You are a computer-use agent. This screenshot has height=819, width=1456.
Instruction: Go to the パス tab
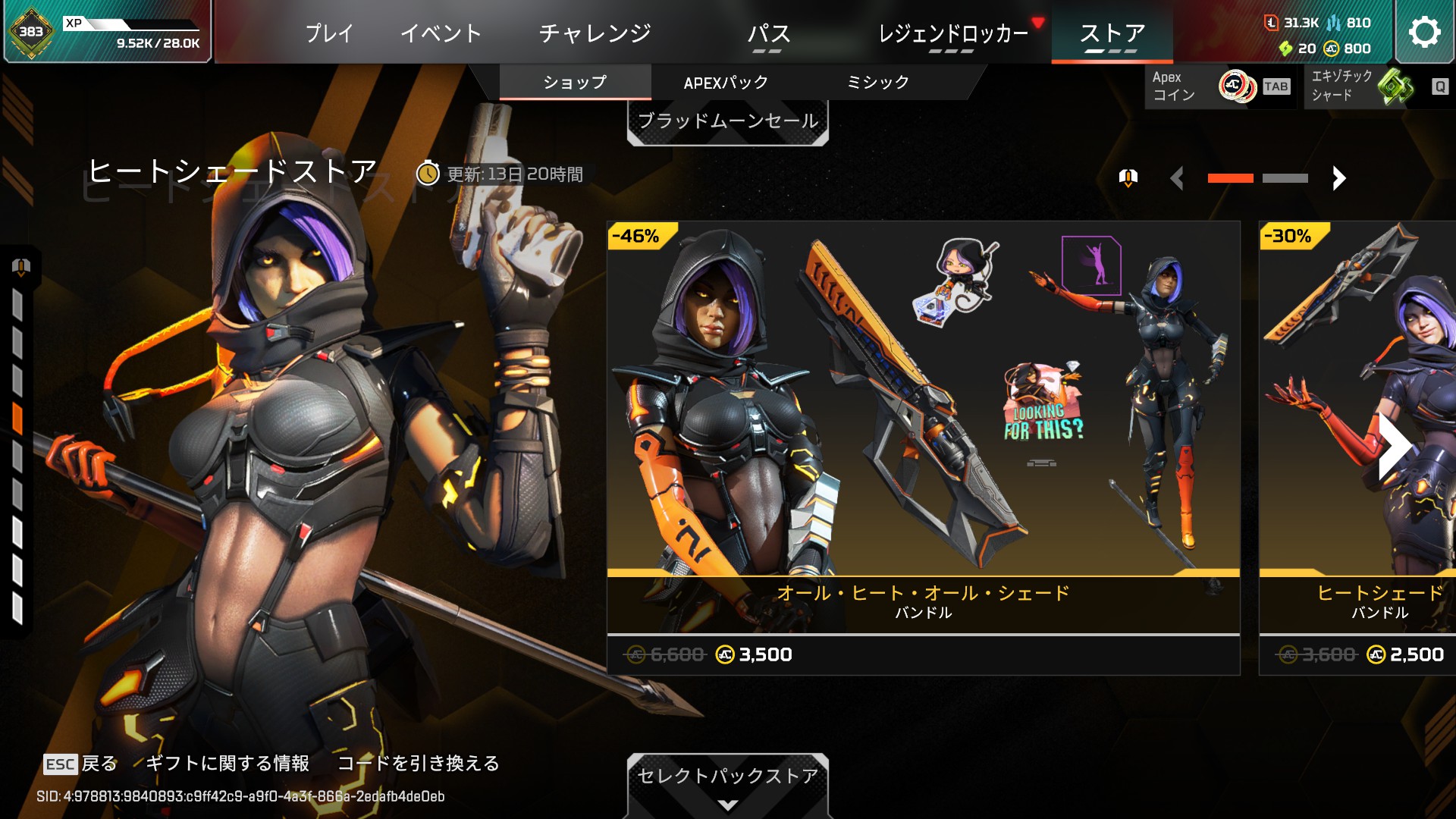coord(768,33)
